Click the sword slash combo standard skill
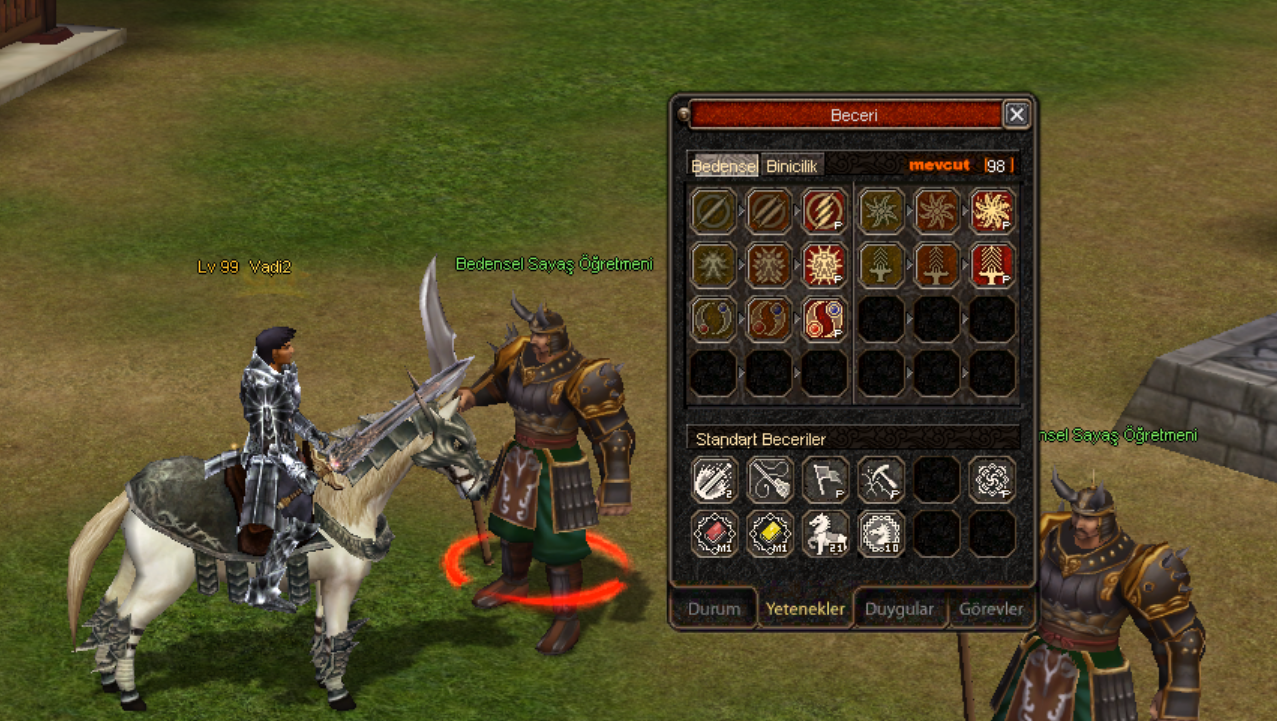 coord(714,481)
